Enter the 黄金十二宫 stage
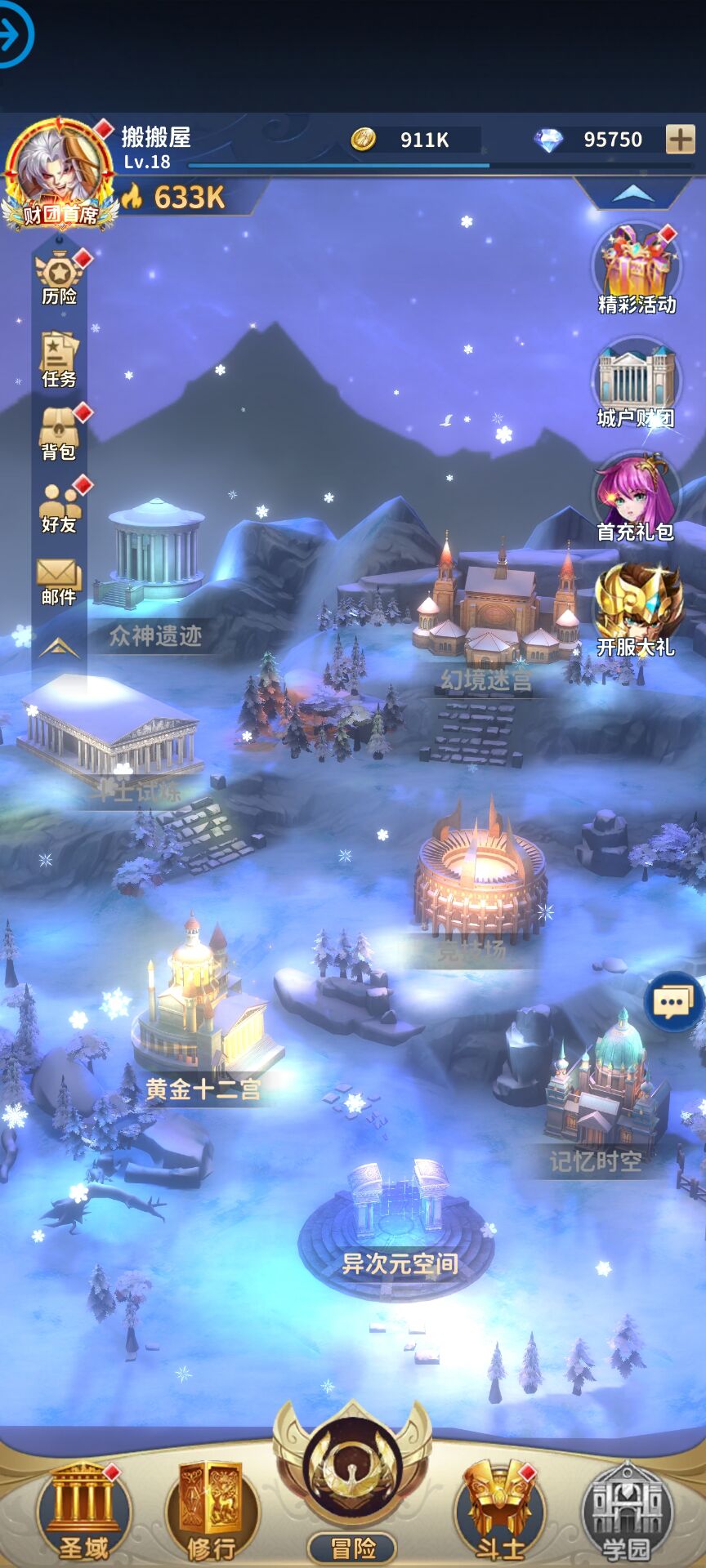 pyautogui.click(x=201, y=1021)
